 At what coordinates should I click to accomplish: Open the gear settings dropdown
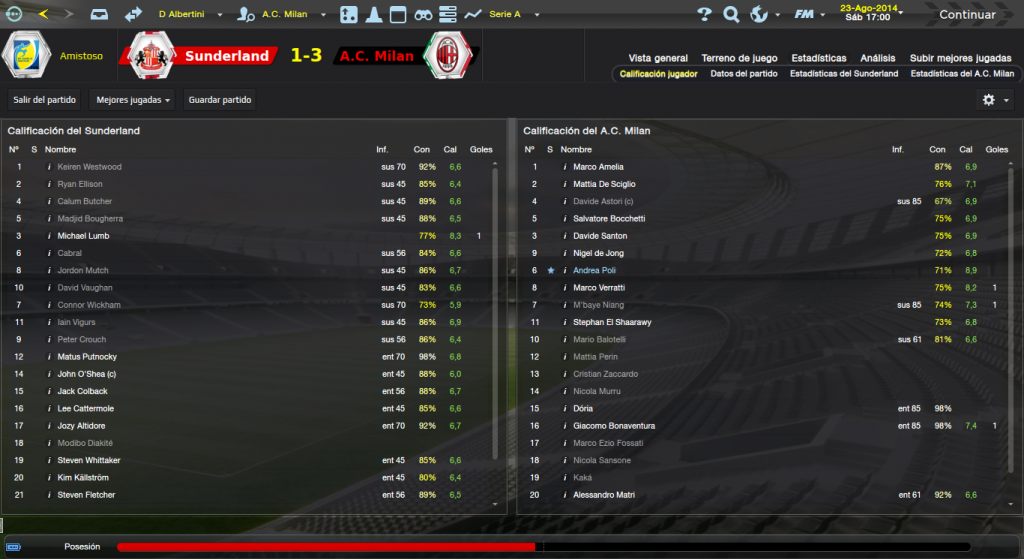click(x=994, y=100)
